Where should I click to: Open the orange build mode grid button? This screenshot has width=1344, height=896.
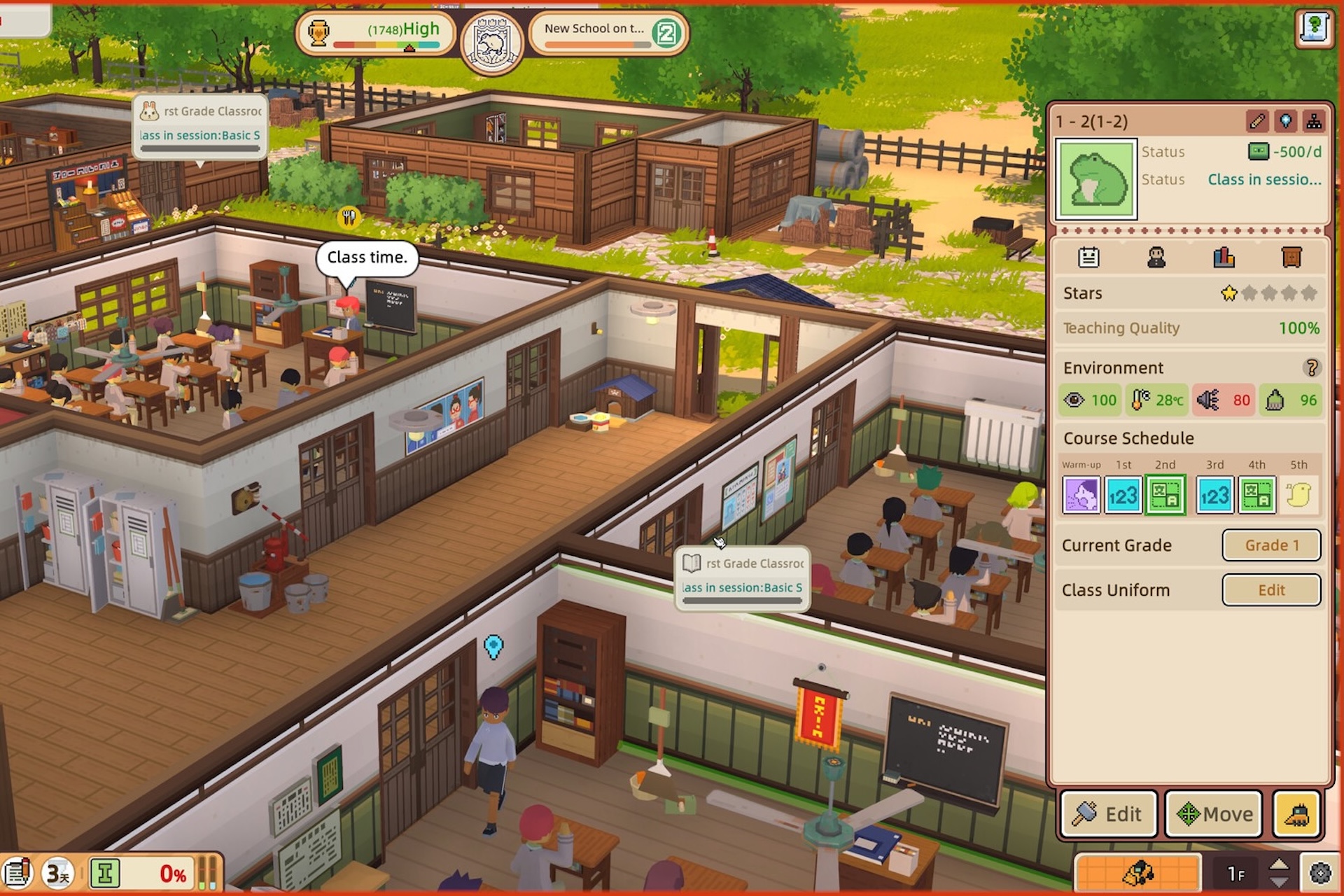[x=1137, y=874]
